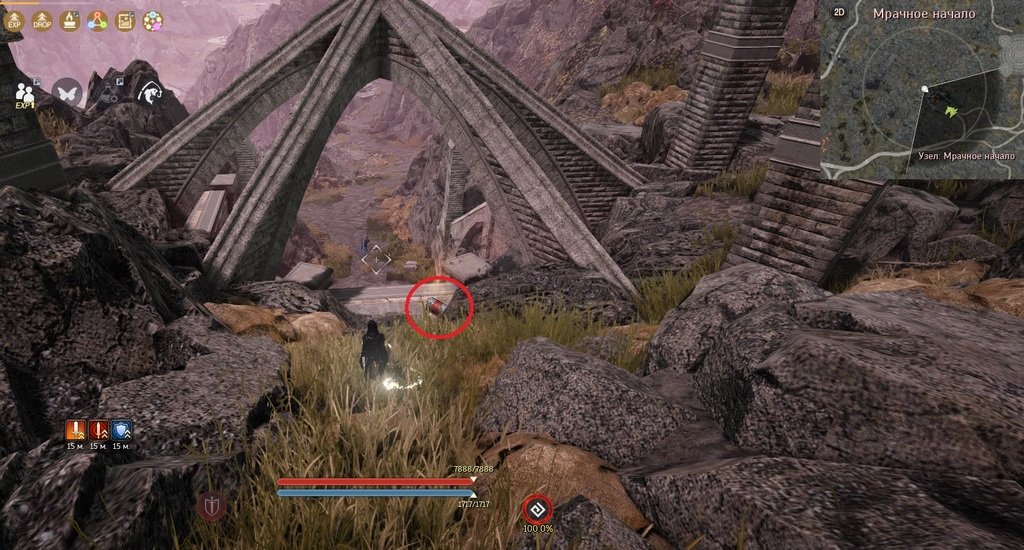The width and height of the screenshot is (1024, 550).
Task: Inspect the orange sword buff icon
Action: (x=75, y=430)
